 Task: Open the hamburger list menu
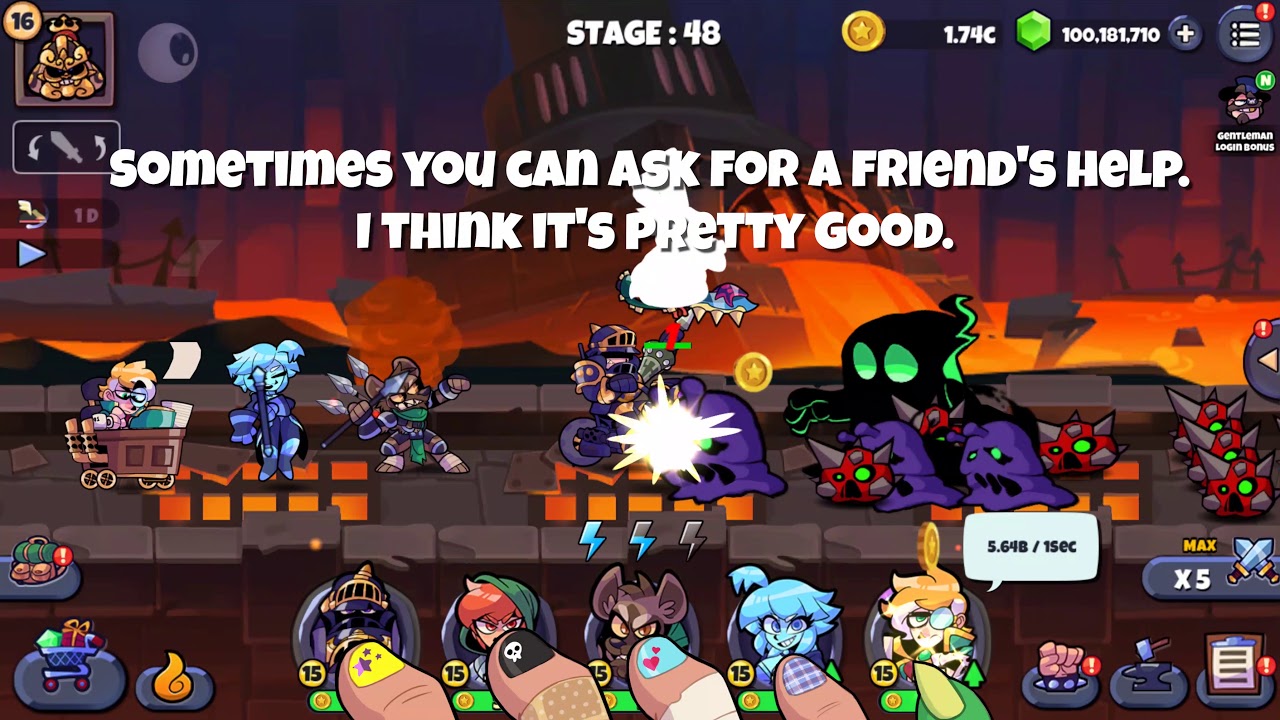click(1245, 35)
